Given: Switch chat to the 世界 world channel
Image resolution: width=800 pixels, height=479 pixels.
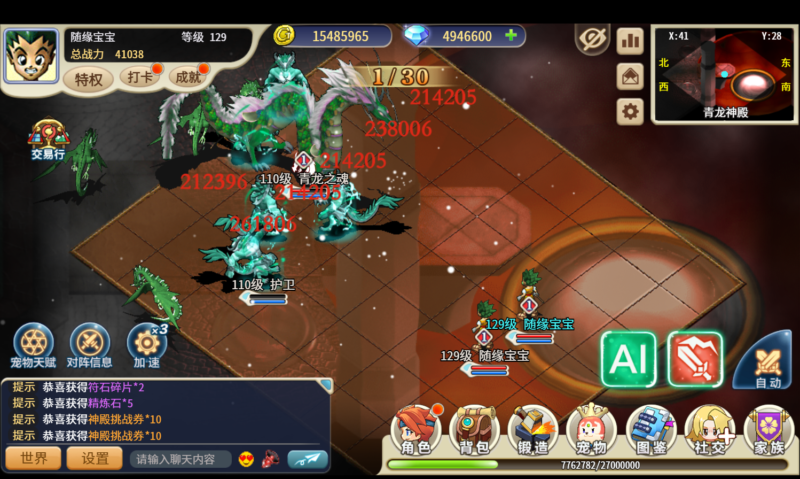Looking at the screenshot, I should point(33,458).
